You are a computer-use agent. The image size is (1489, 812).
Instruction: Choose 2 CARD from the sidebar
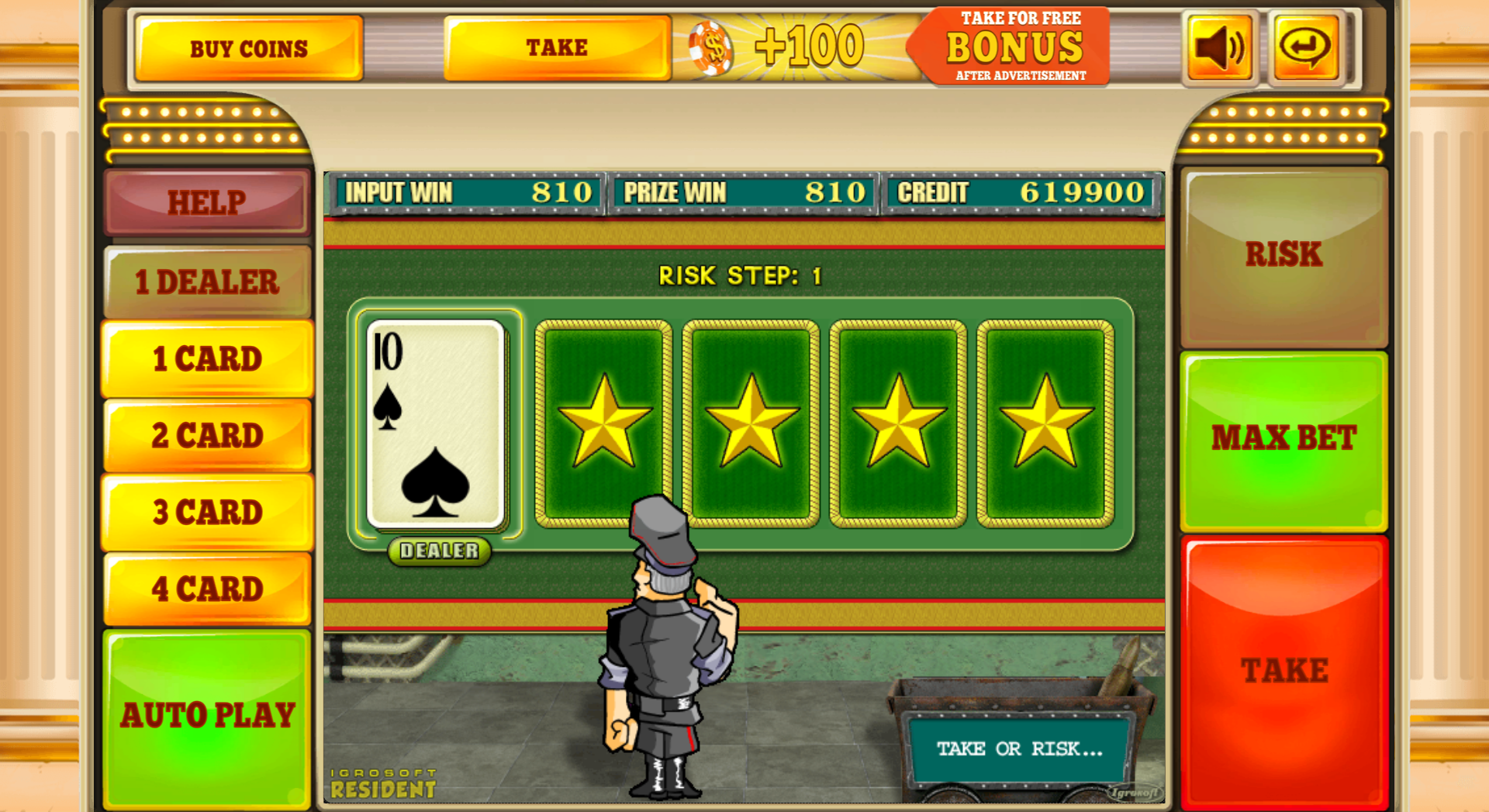pos(206,435)
